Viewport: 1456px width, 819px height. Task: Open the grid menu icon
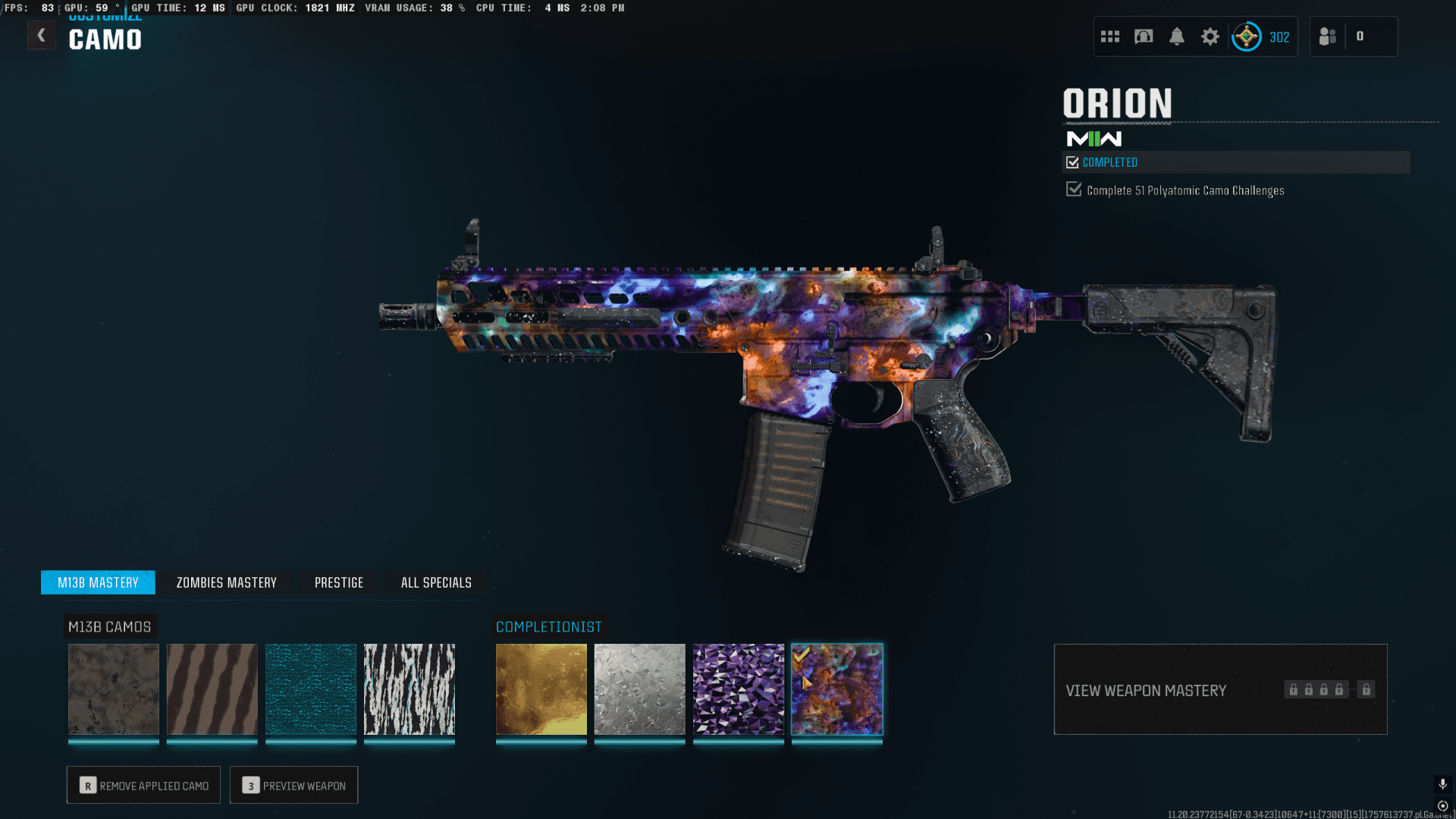[1110, 36]
